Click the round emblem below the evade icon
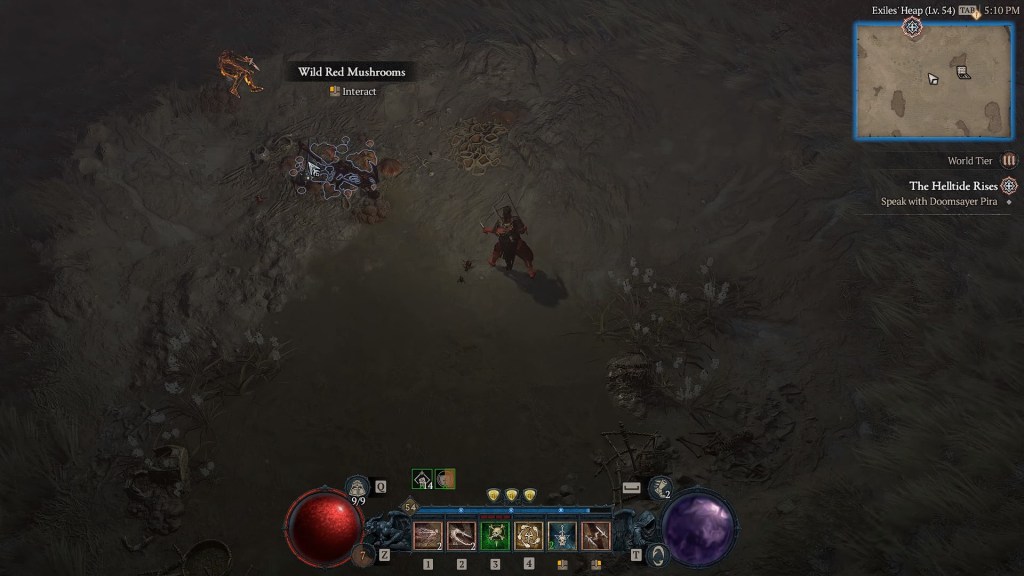 (657, 554)
